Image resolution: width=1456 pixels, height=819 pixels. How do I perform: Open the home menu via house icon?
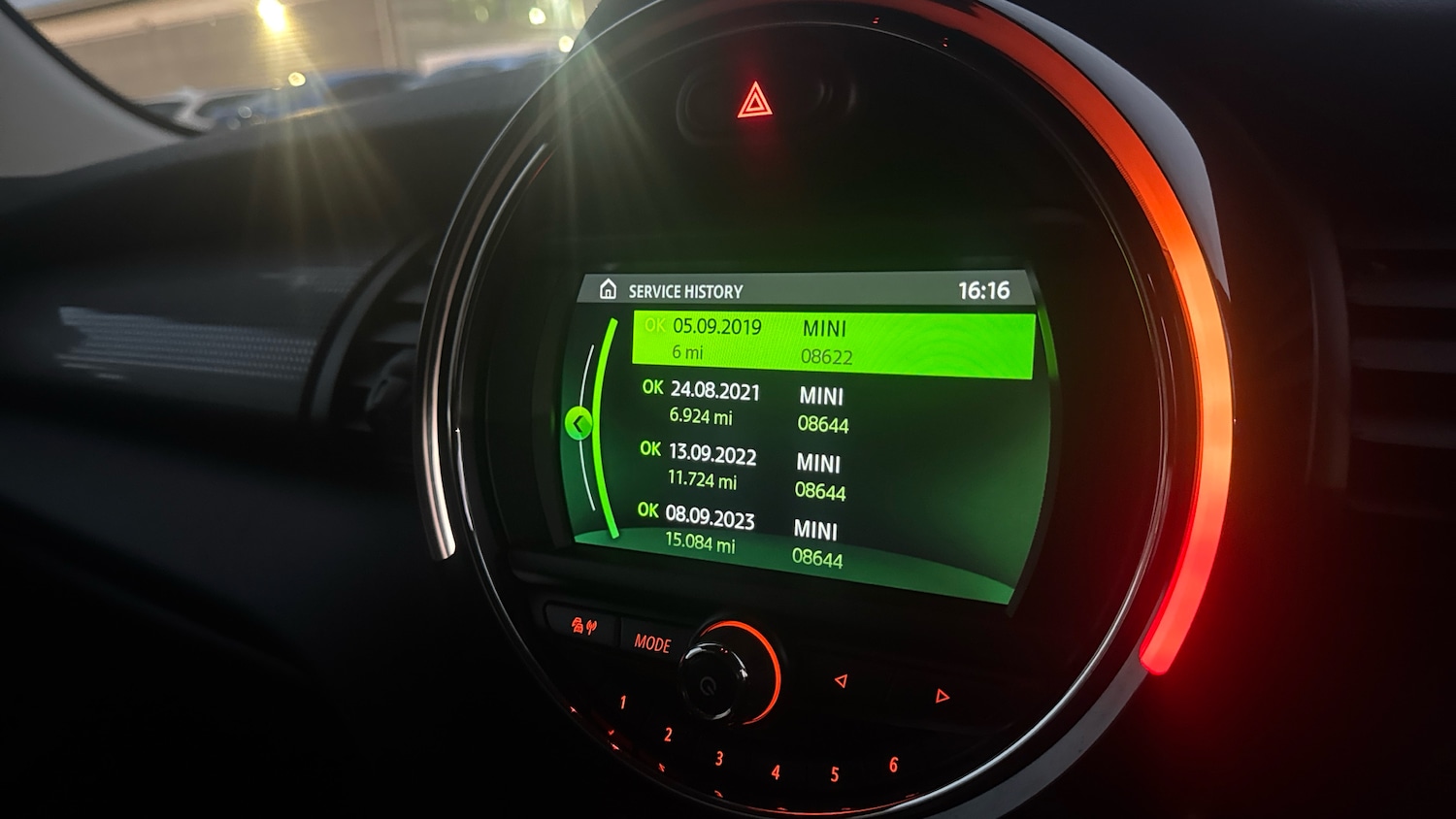point(611,289)
